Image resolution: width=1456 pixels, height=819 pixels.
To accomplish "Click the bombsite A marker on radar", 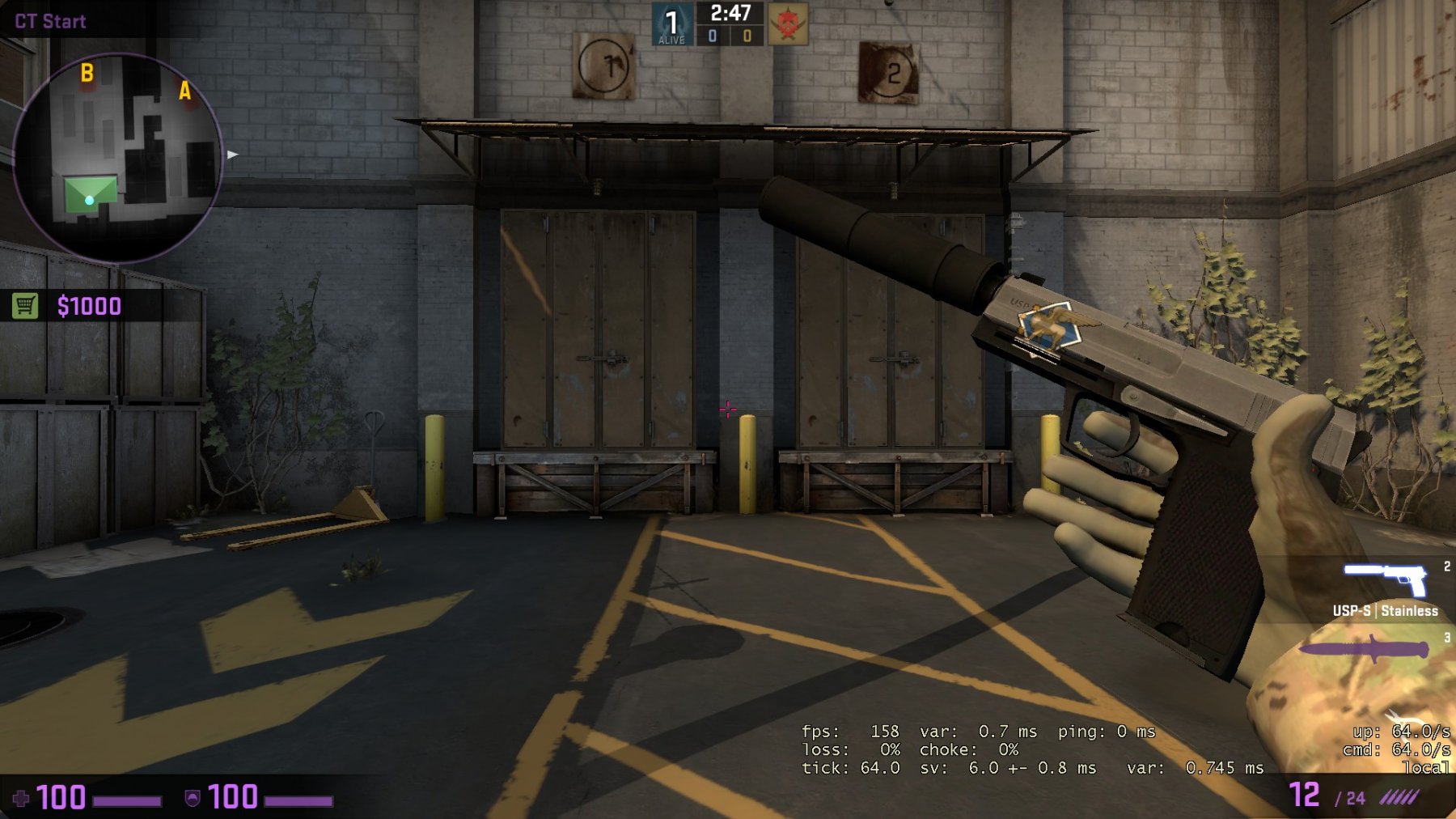I will pyautogui.click(x=185, y=91).
